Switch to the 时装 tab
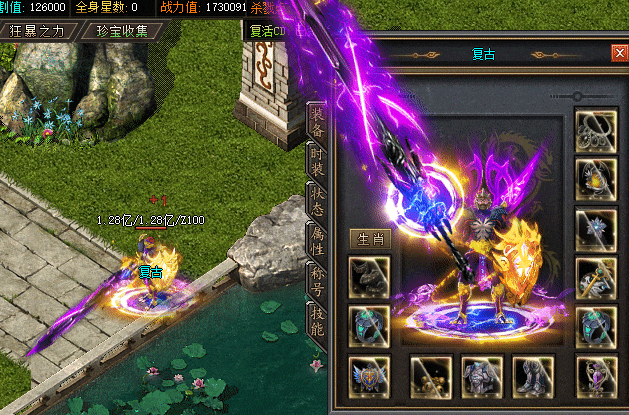 pyautogui.click(x=316, y=162)
